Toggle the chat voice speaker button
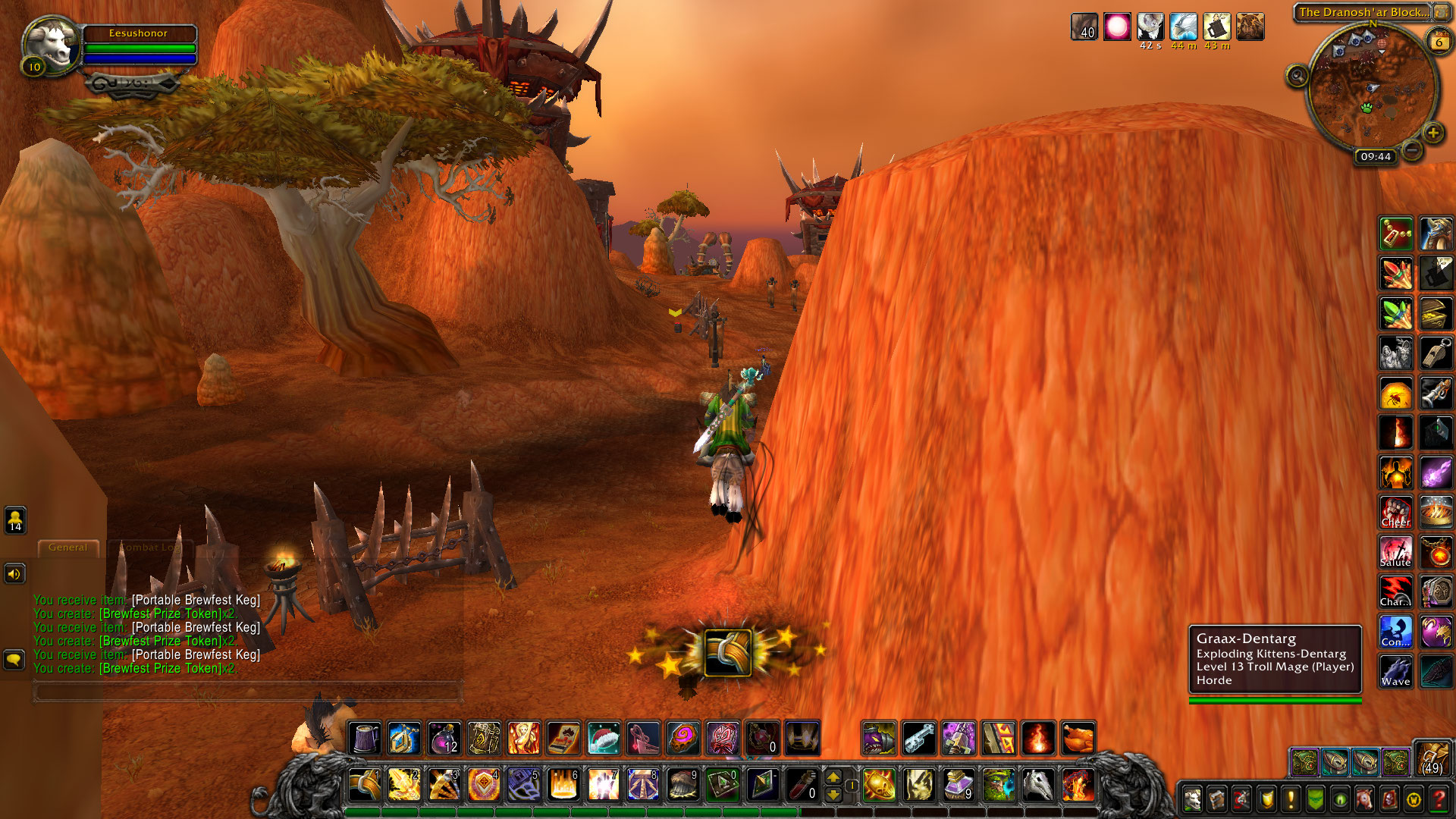Screen dimensions: 1456x819 click(x=14, y=574)
